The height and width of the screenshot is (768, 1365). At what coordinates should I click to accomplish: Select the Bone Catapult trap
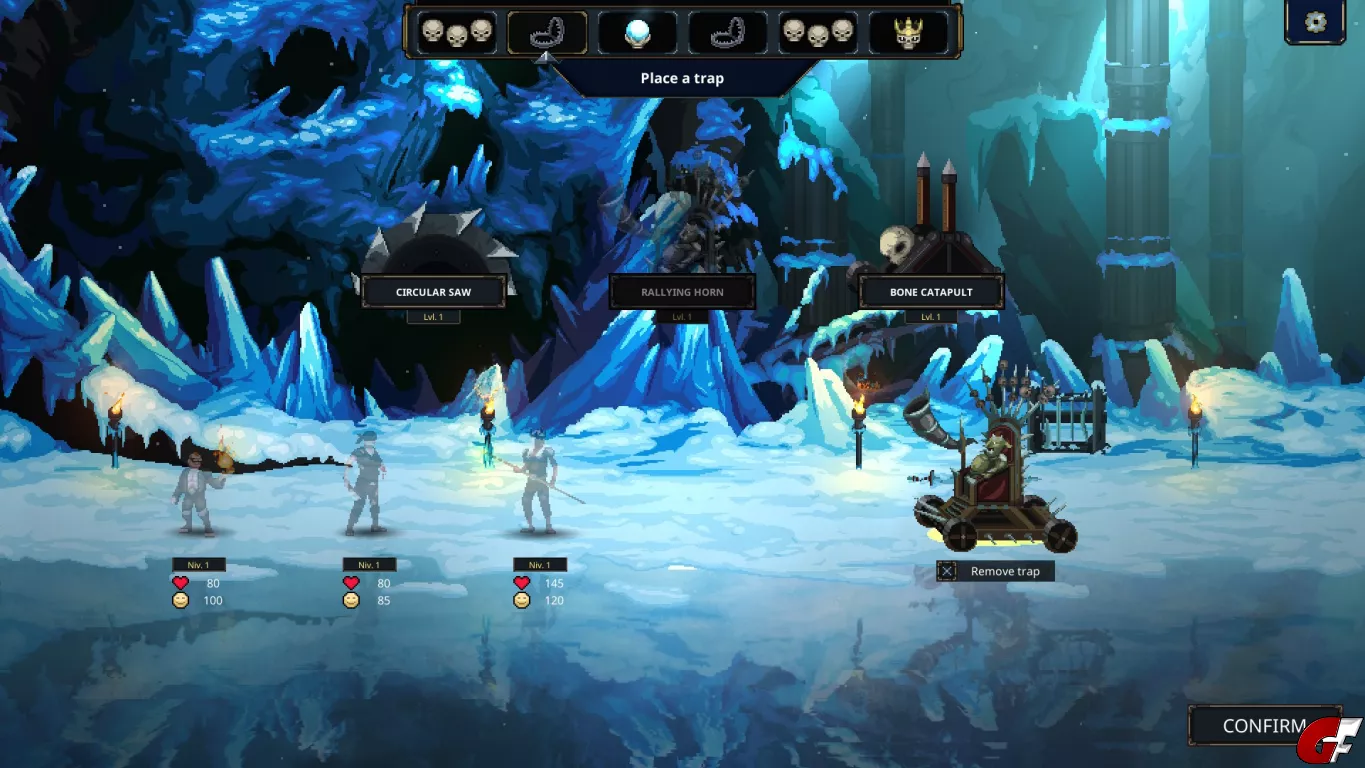pyautogui.click(x=931, y=292)
